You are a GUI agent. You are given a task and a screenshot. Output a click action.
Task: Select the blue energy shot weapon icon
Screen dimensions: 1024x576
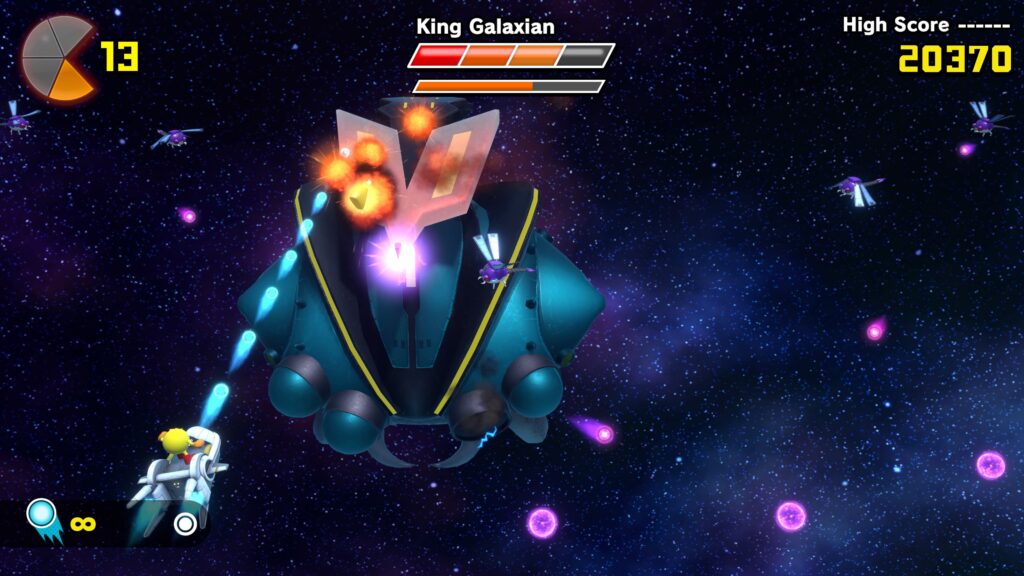(x=43, y=518)
